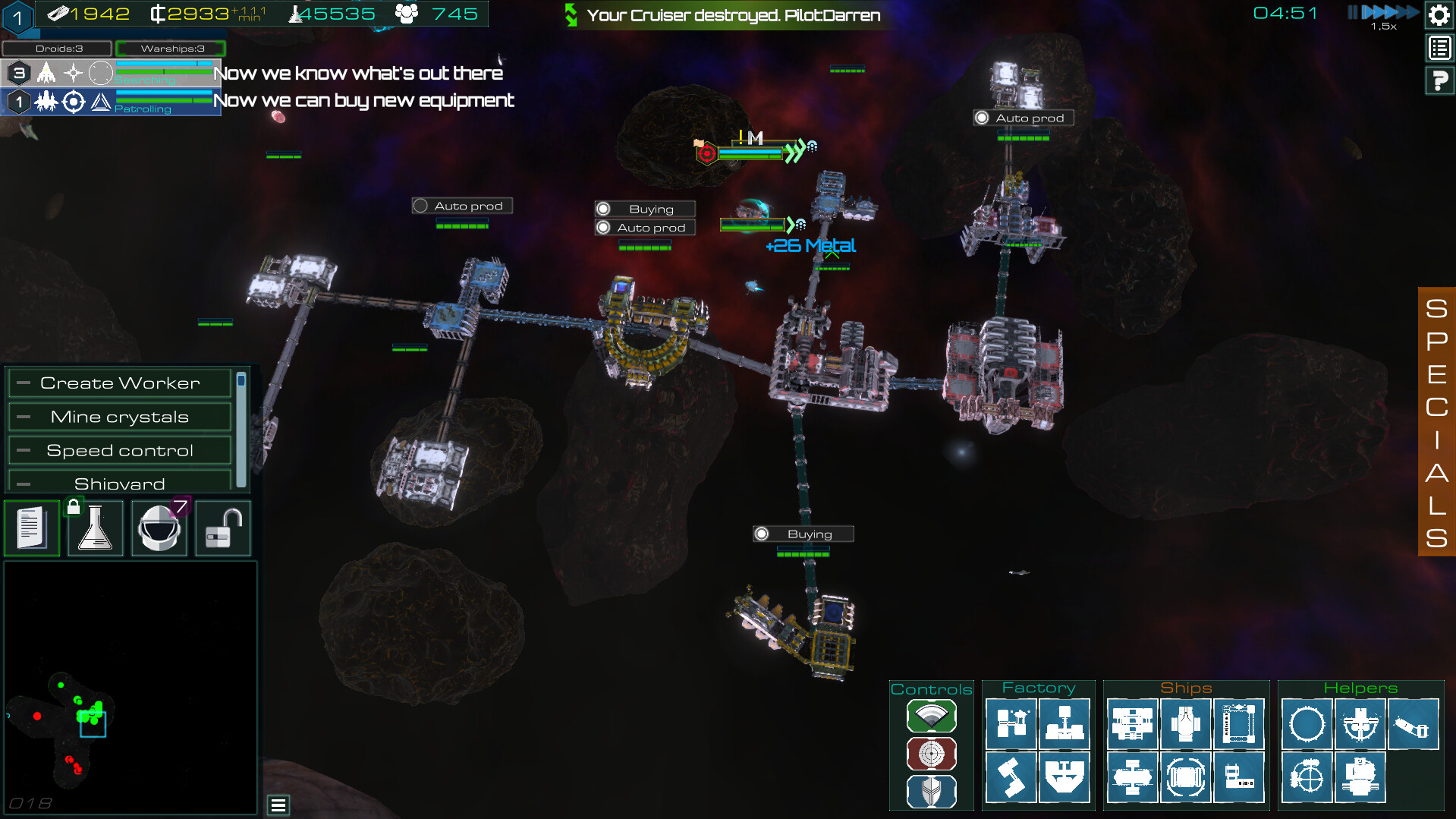The height and width of the screenshot is (819, 1456).
Task: Choose Mine crystals from the command list
Action: [x=120, y=416]
